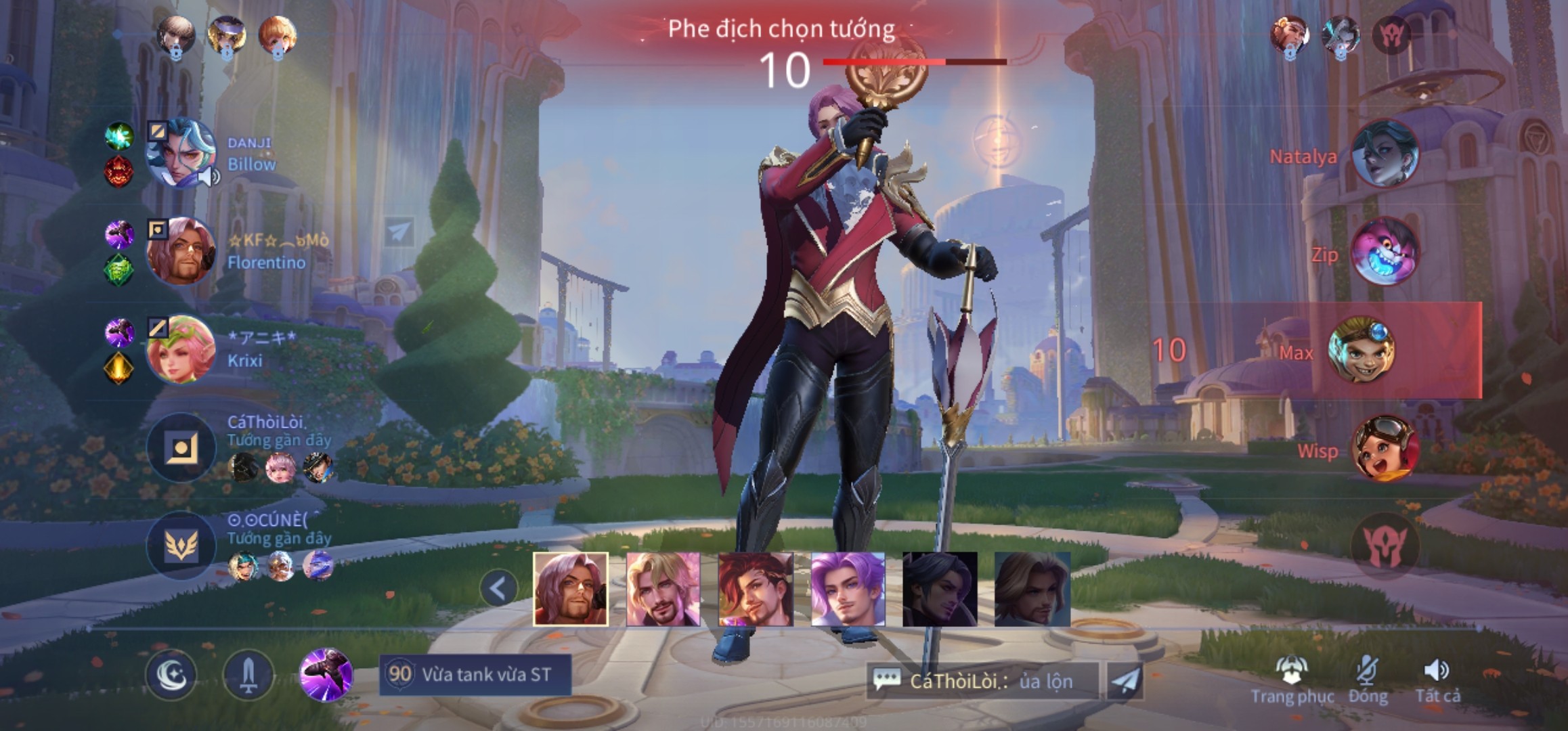
Task: Pick the purple-haired Florentino skin
Action: click(848, 589)
